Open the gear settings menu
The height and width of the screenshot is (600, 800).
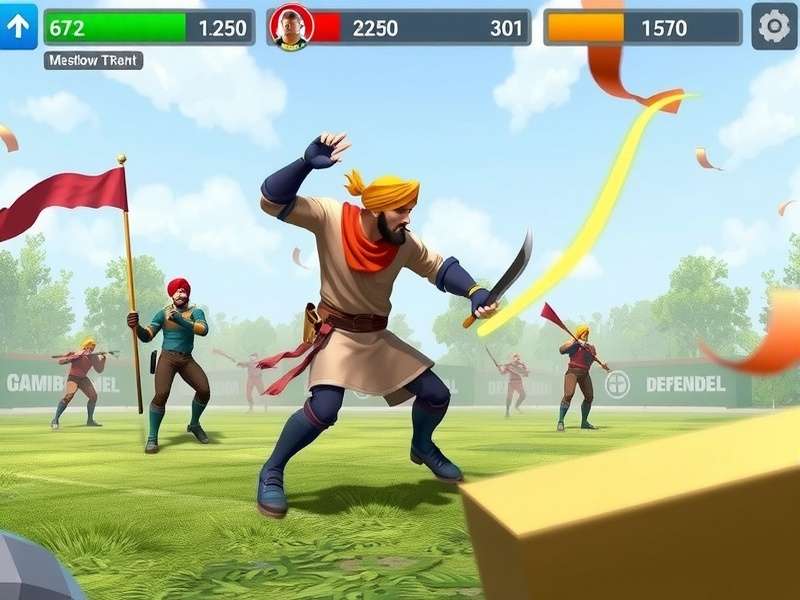coord(774,27)
